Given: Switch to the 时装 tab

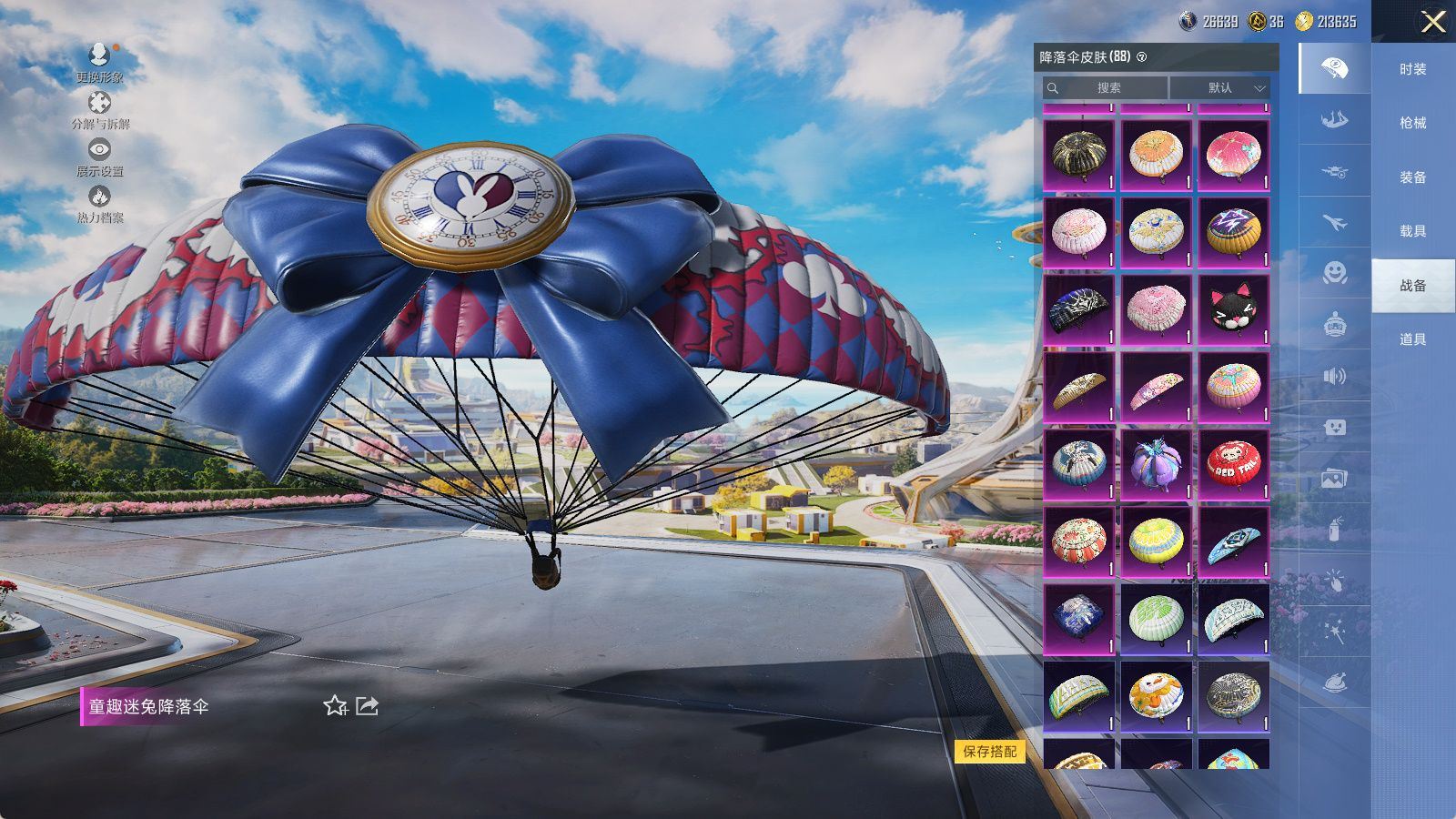Looking at the screenshot, I should pyautogui.click(x=1412, y=69).
